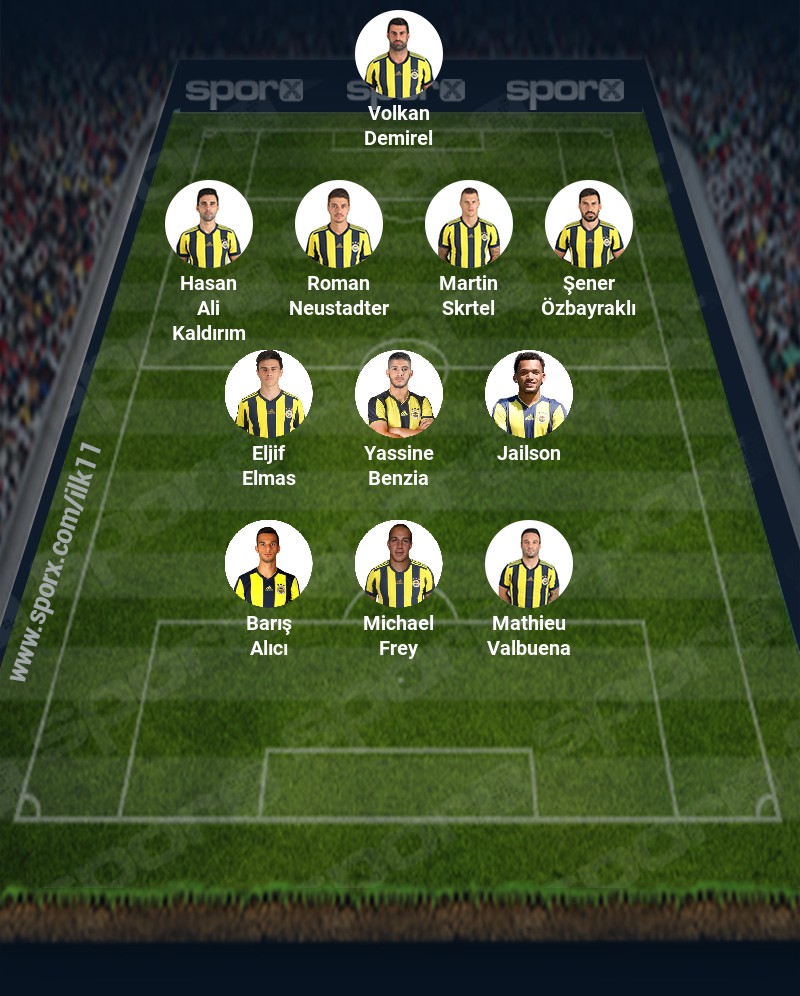Click Şener Özbayraklı's portrait
The width and height of the screenshot is (800, 996).
pyautogui.click(x=589, y=224)
